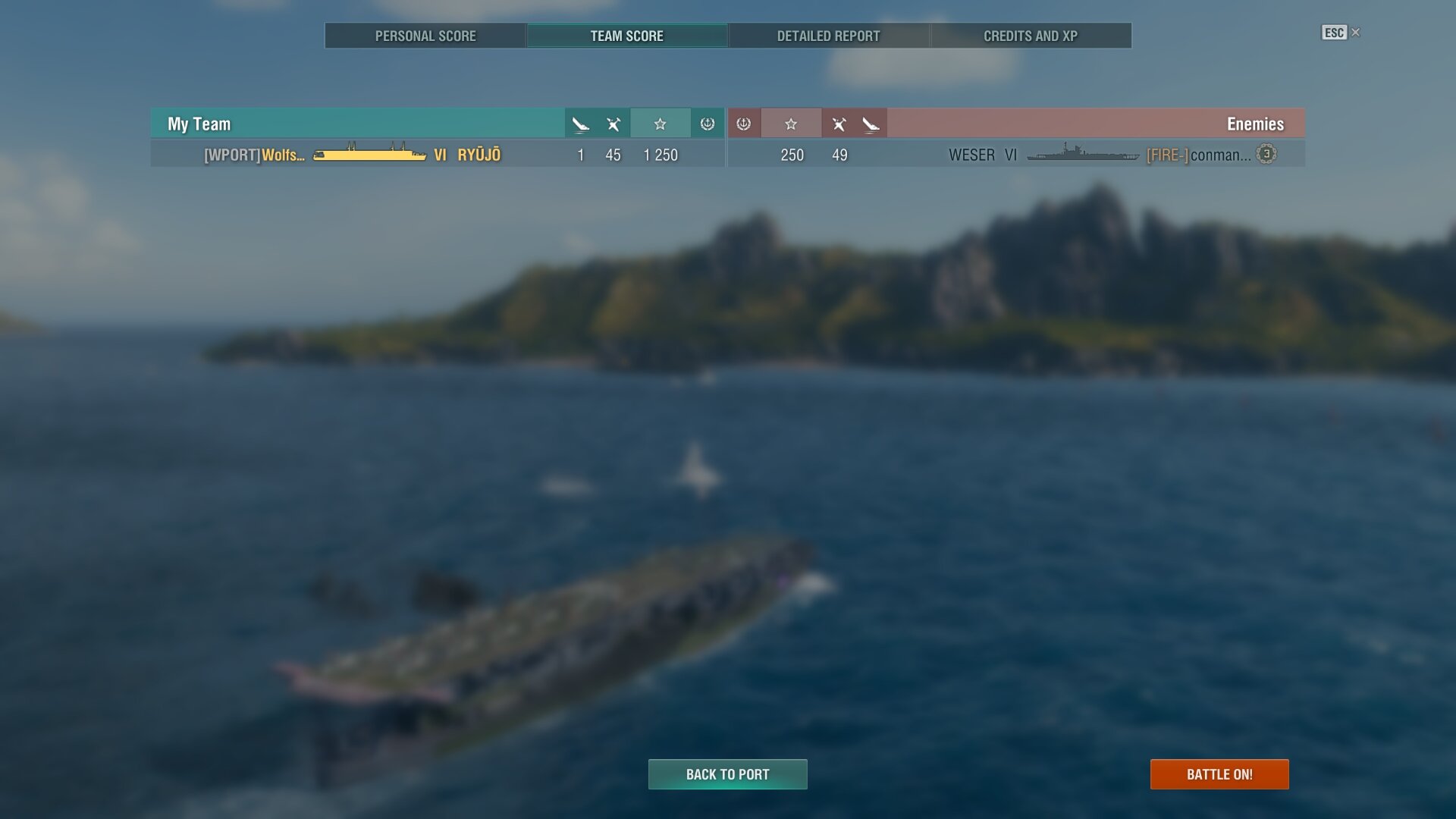Show the Credits and XP tab
Screen dimensions: 1456x819
[x=1030, y=36]
